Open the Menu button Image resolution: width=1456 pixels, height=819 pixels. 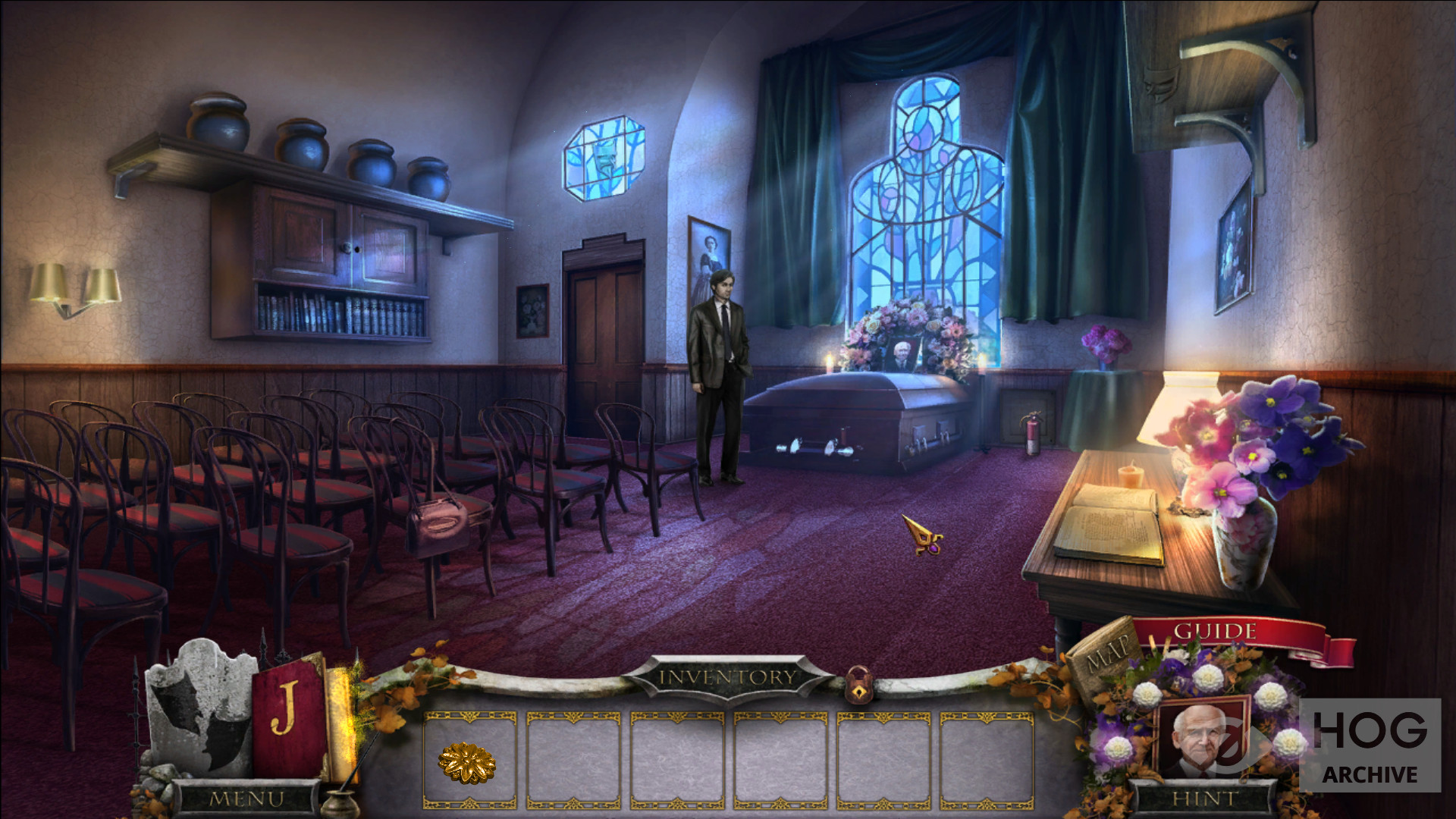coord(246,799)
